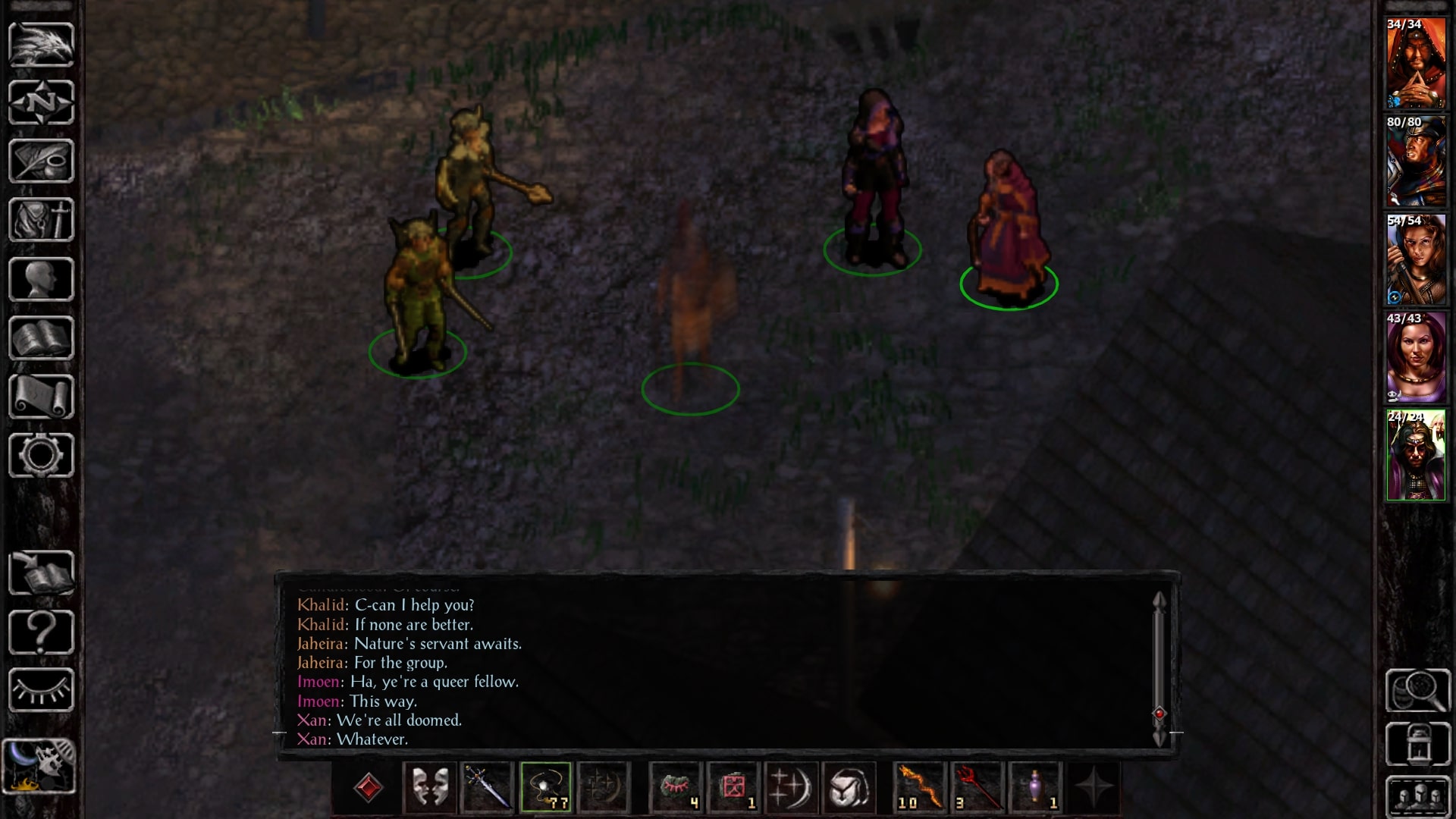Viewport: 1456px width, 819px height.
Task: Click the talk masks action button
Action: click(429, 788)
